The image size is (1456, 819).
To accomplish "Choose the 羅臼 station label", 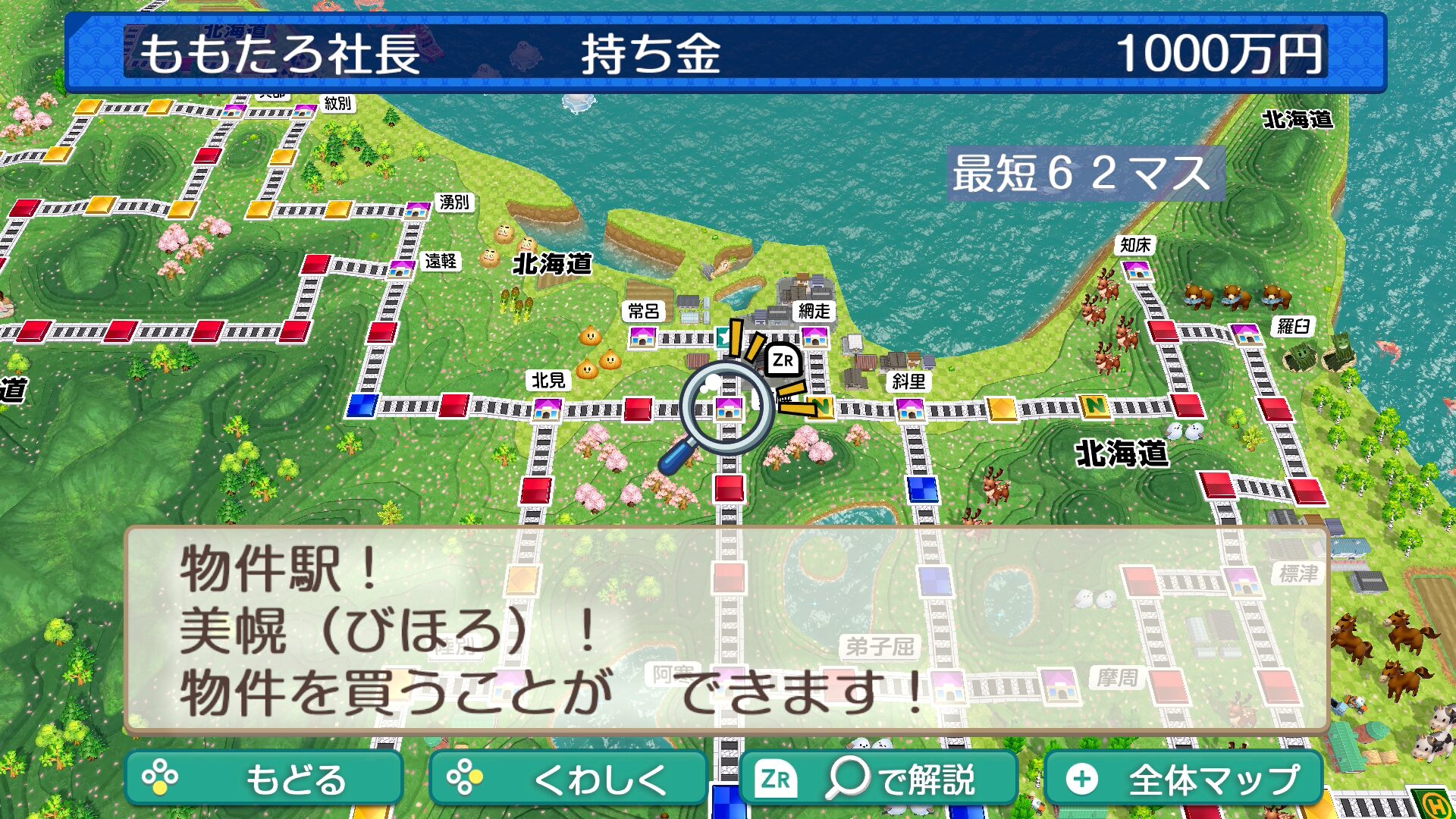I will tap(1293, 326).
